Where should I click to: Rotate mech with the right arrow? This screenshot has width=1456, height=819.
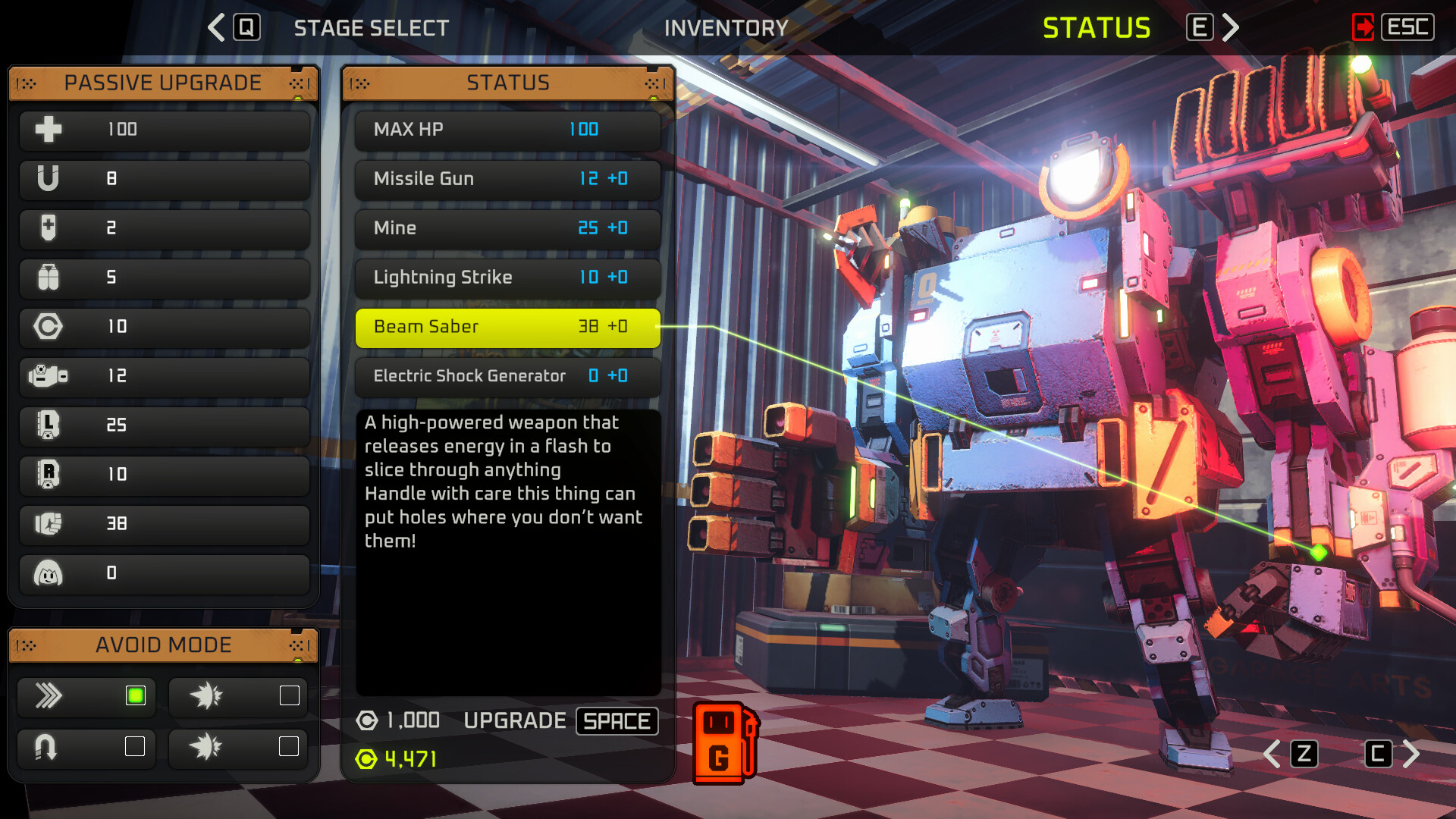pyautogui.click(x=1410, y=754)
